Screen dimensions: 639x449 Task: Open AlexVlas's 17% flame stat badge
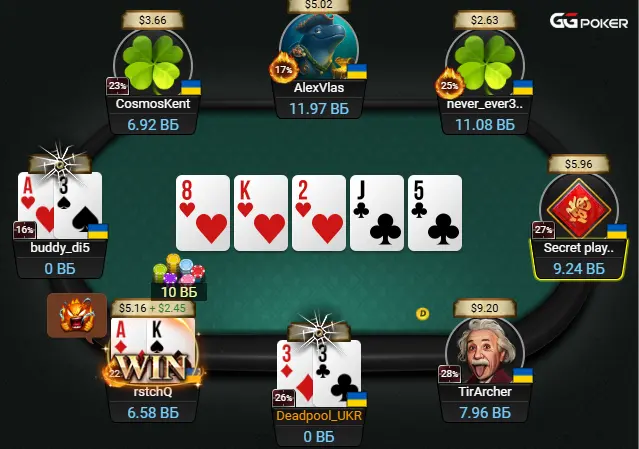281,70
